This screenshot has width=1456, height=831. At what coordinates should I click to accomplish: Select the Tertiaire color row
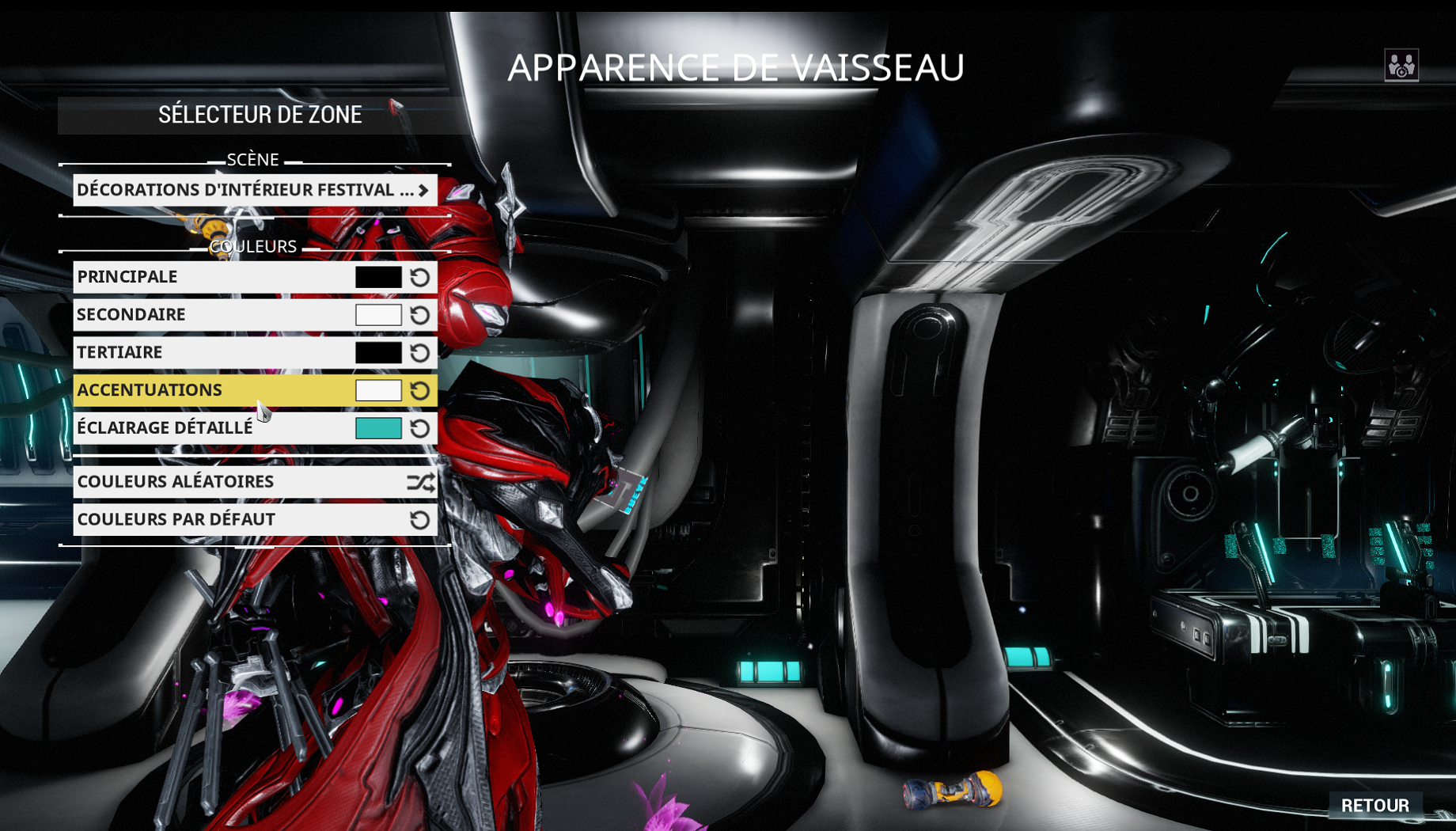pyautogui.click(x=198, y=352)
